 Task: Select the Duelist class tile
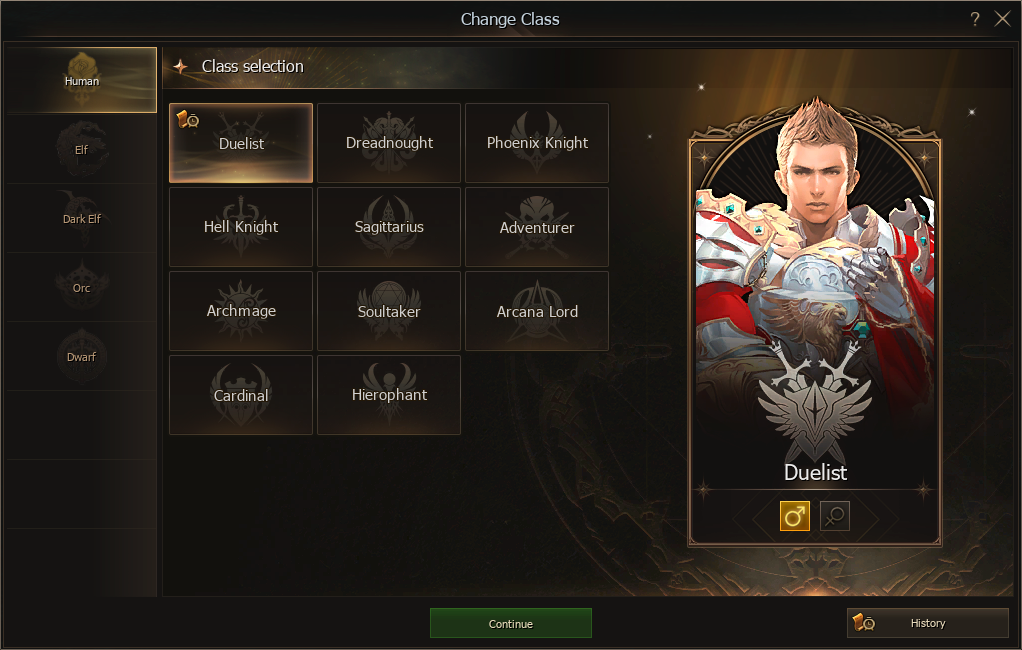[x=241, y=143]
